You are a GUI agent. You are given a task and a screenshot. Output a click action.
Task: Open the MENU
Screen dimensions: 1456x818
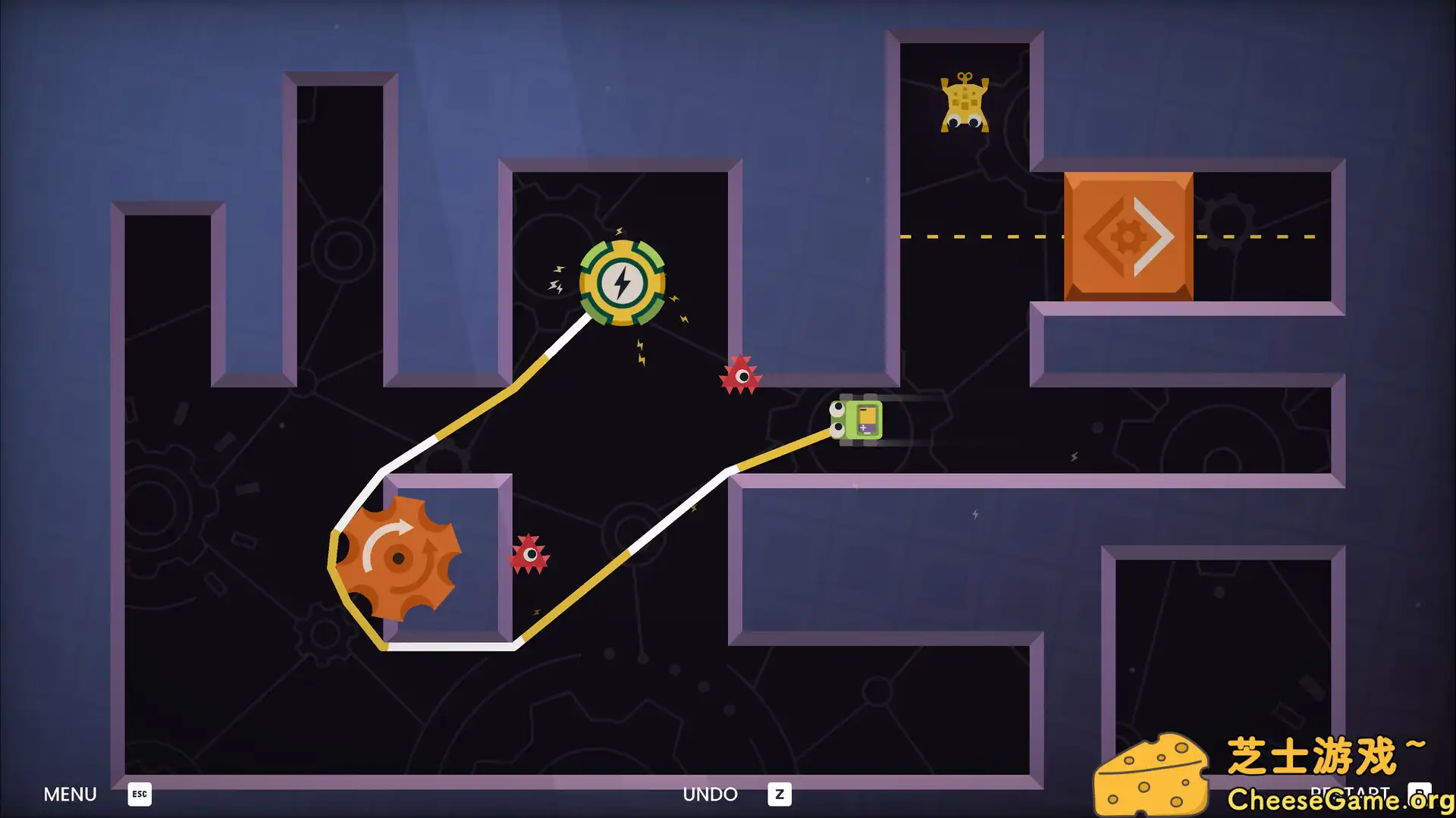(x=70, y=794)
